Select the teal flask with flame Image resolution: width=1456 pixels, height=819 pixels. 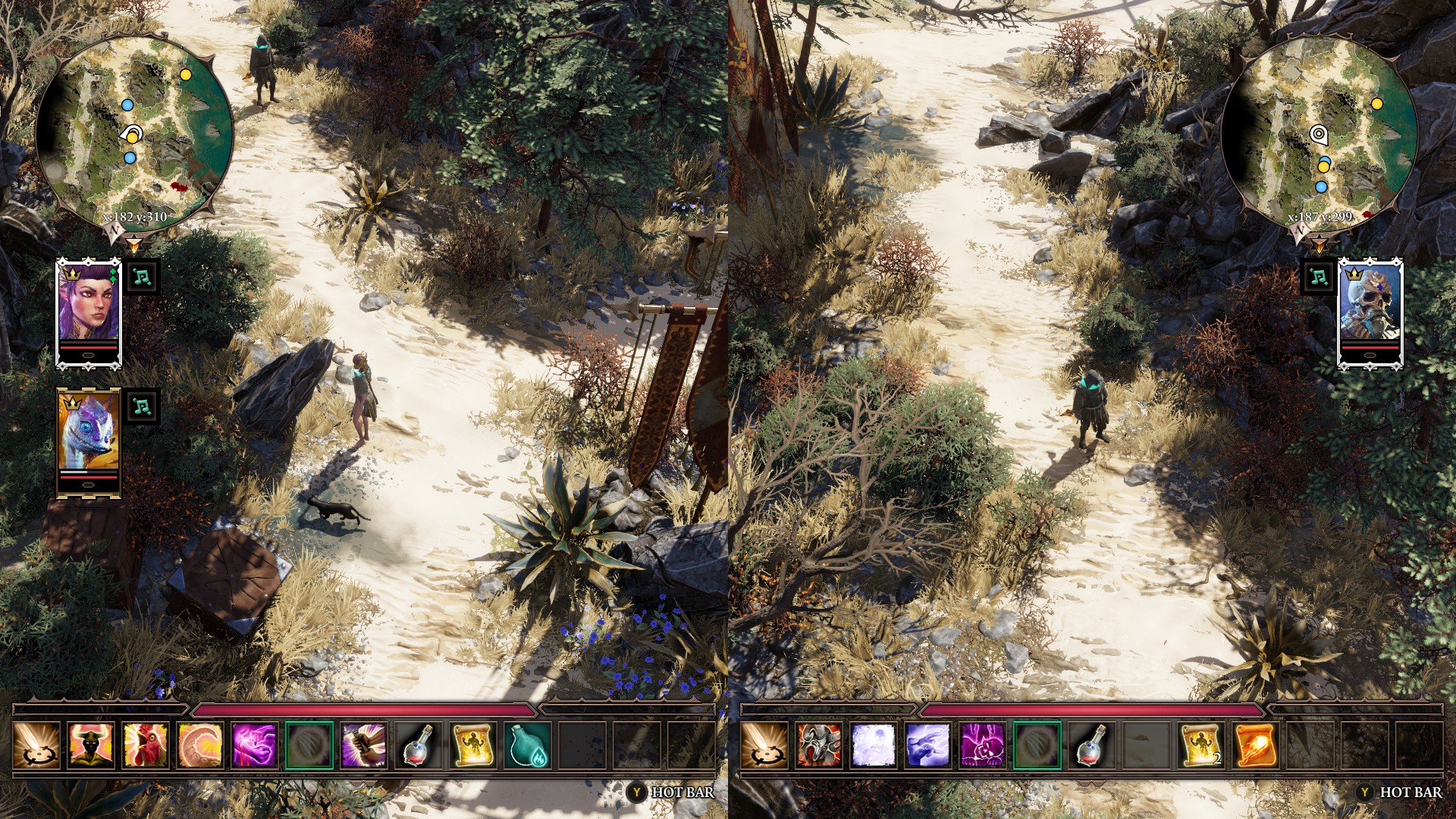528,745
